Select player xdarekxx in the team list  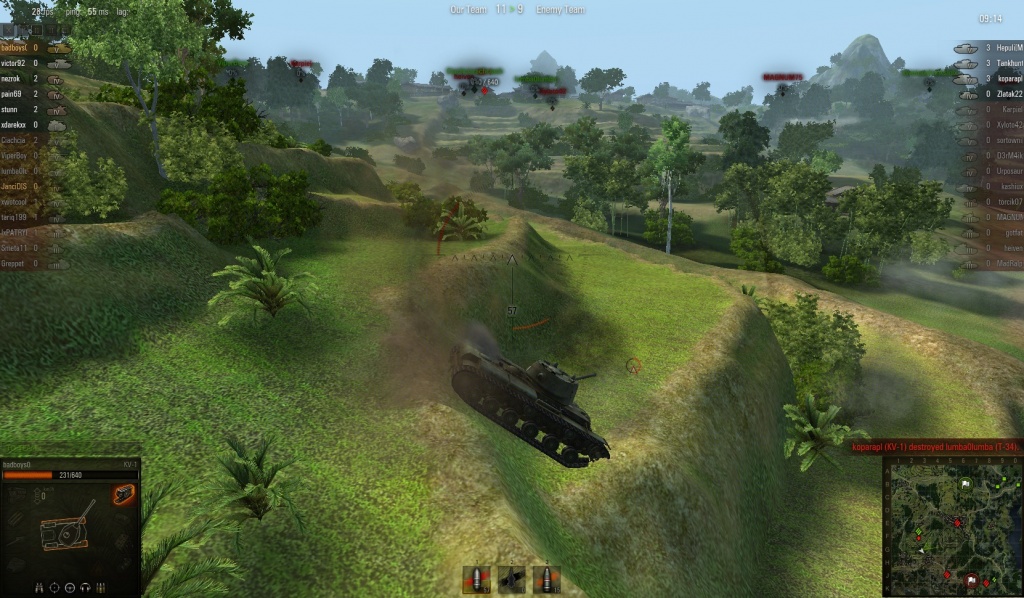[20, 125]
